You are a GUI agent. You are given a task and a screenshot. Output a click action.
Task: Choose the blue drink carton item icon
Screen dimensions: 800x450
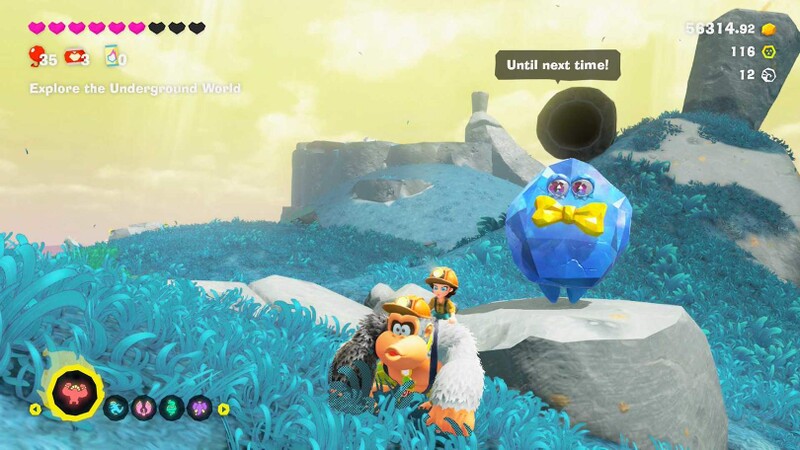tap(112, 56)
